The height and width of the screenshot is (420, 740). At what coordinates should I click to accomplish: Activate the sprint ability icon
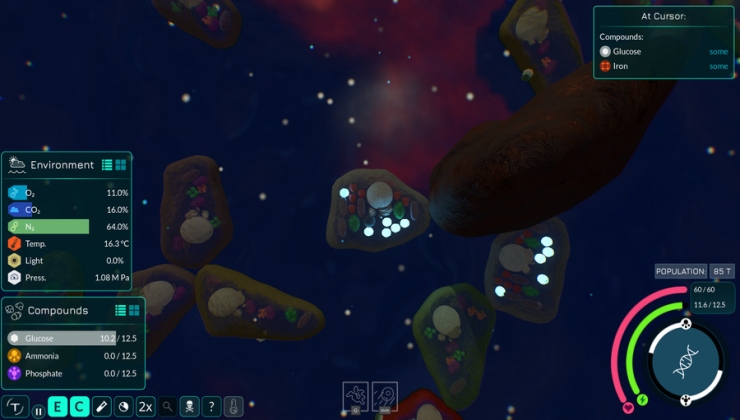click(385, 396)
